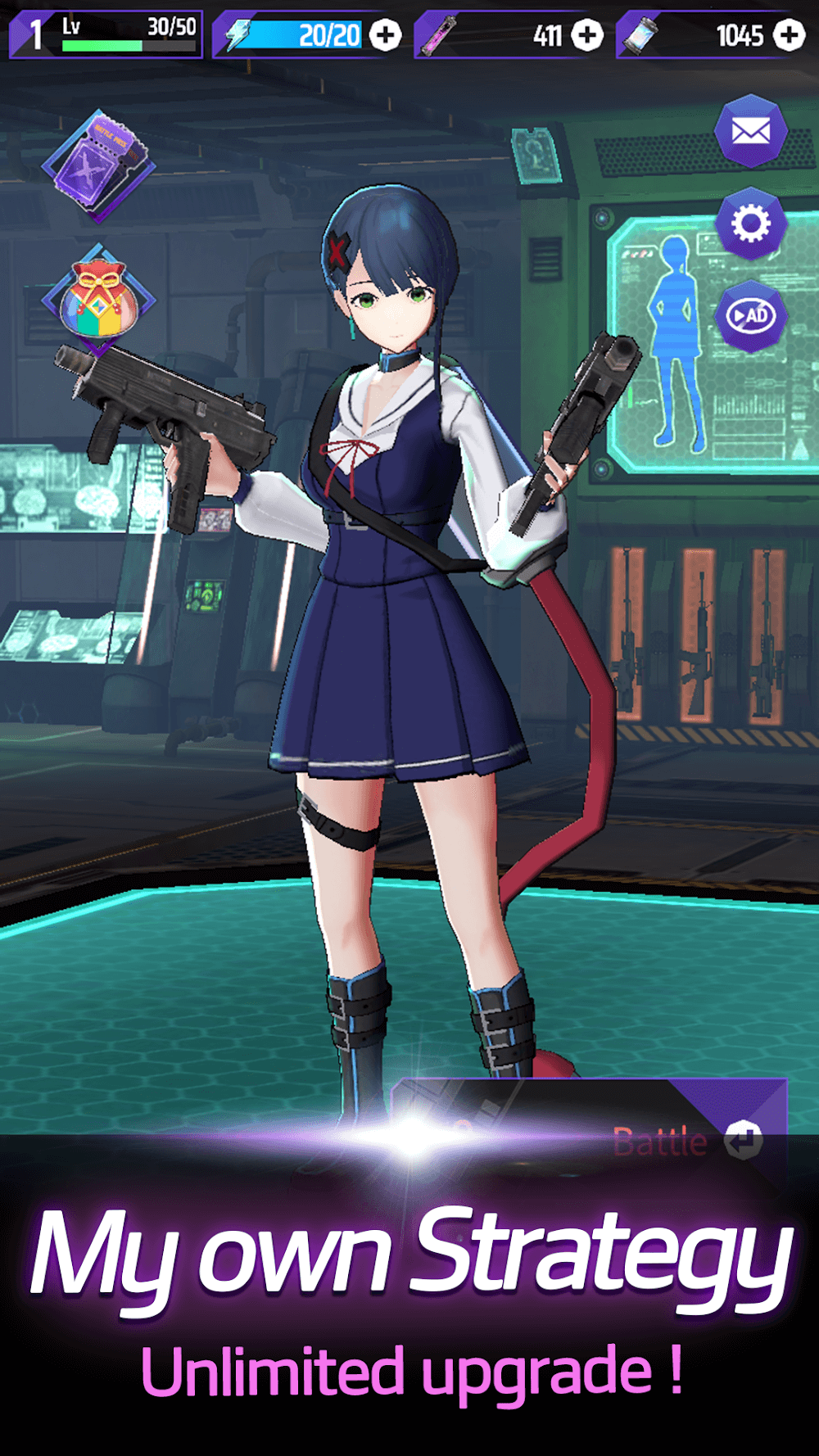Add currency with the plus beside 1045
This screenshot has width=819, height=1456.
[x=790, y=35]
